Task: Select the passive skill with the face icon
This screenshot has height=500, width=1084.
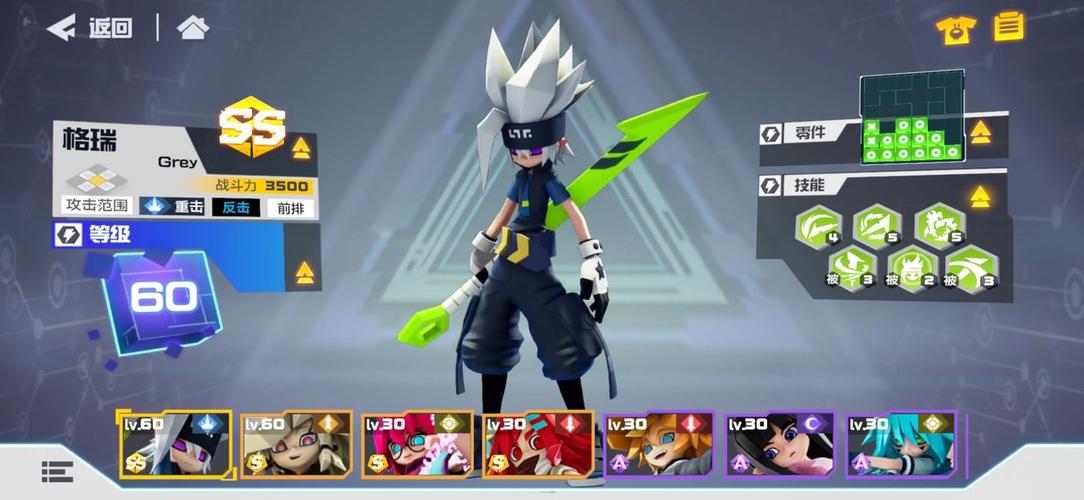Action: coord(910,269)
